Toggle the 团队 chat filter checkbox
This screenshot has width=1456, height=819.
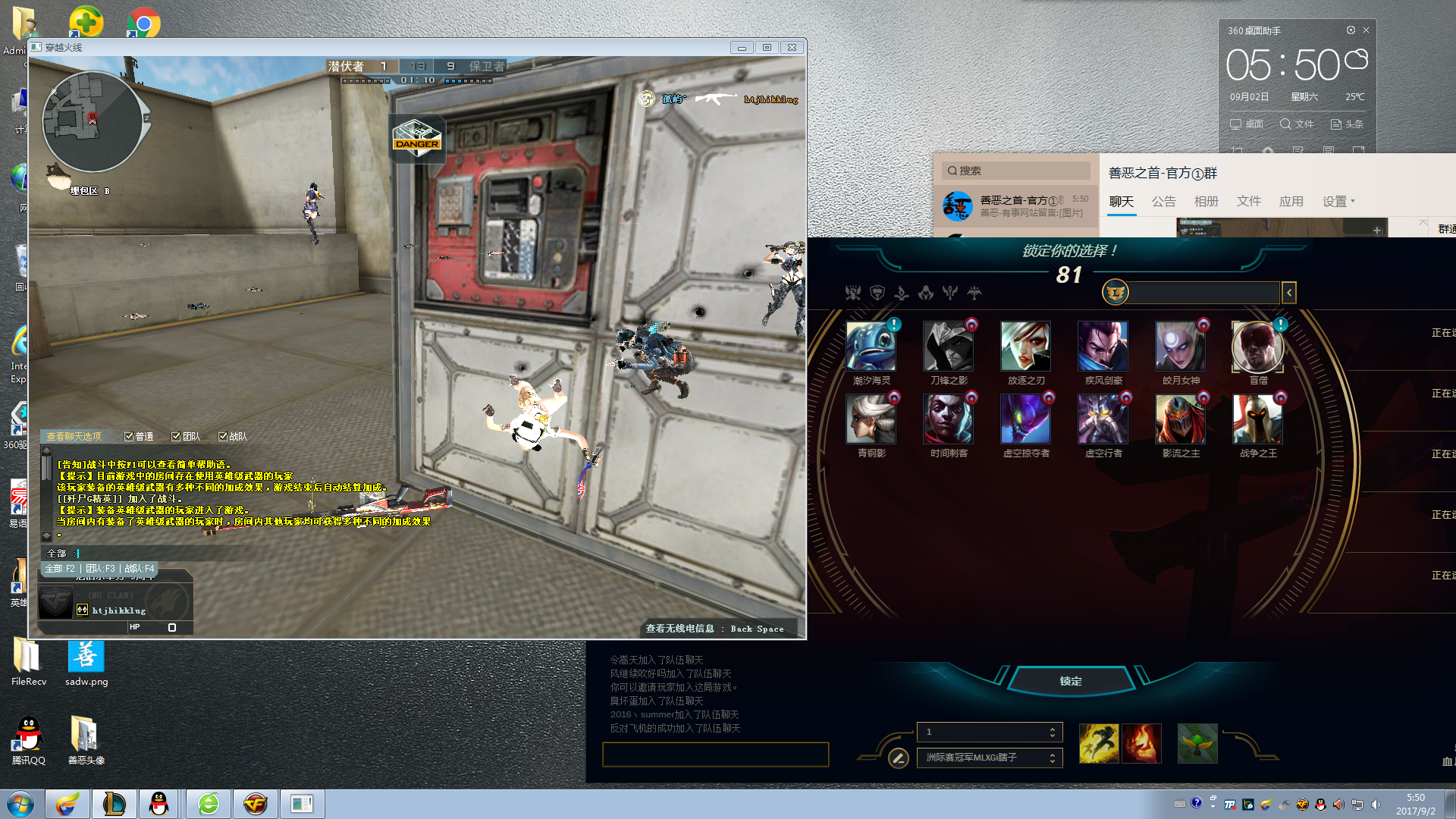(176, 437)
